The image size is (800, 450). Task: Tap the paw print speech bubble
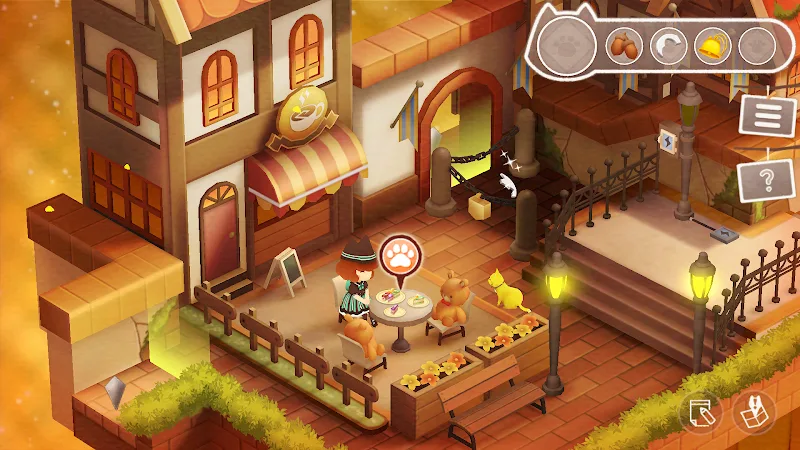pyautogui.click(x=400, y=258)
